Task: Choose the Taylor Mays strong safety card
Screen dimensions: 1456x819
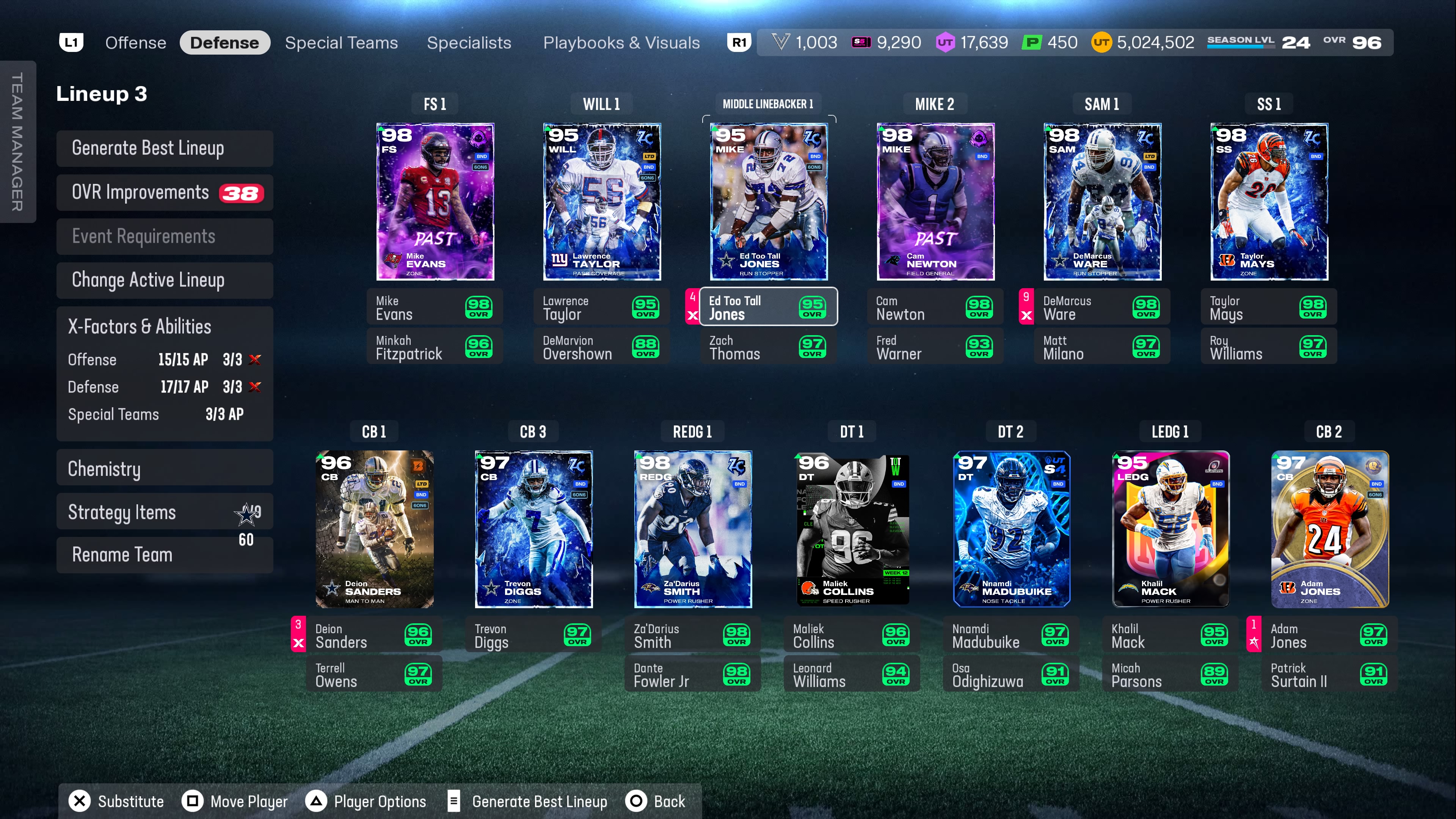Action: (1269, 202)
